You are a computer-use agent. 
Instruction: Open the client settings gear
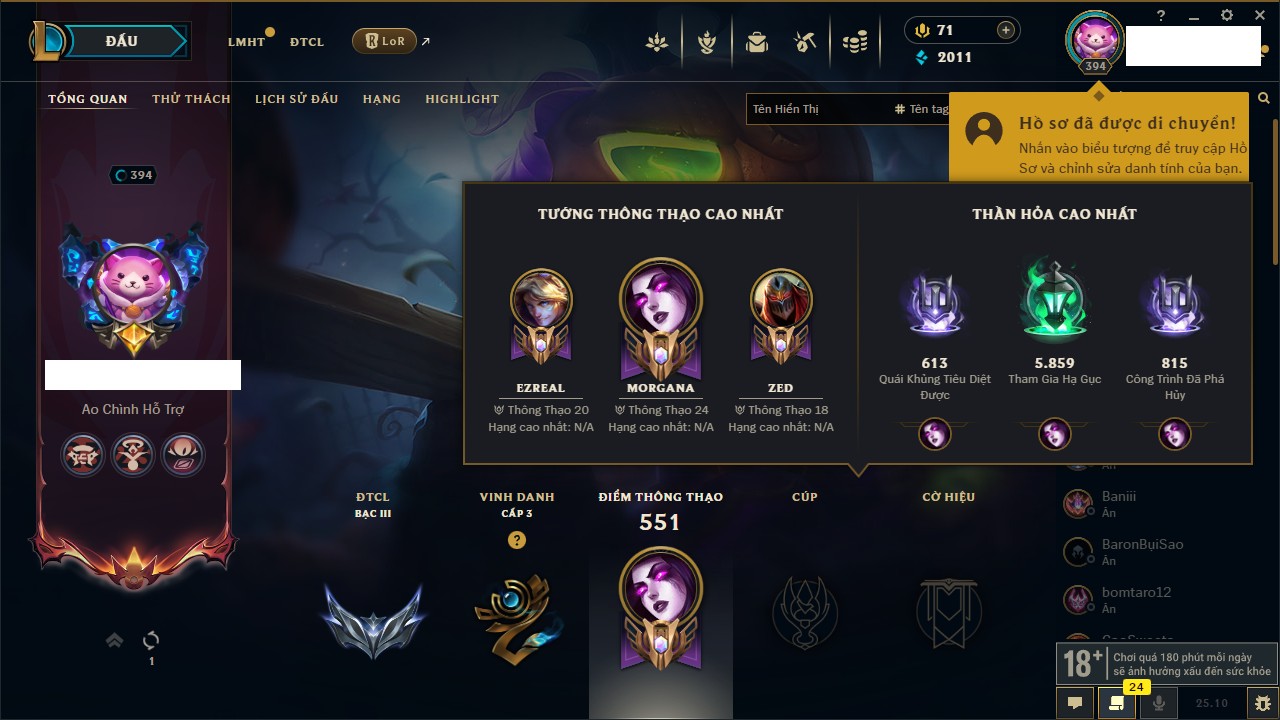click(x=1227, y=15)
